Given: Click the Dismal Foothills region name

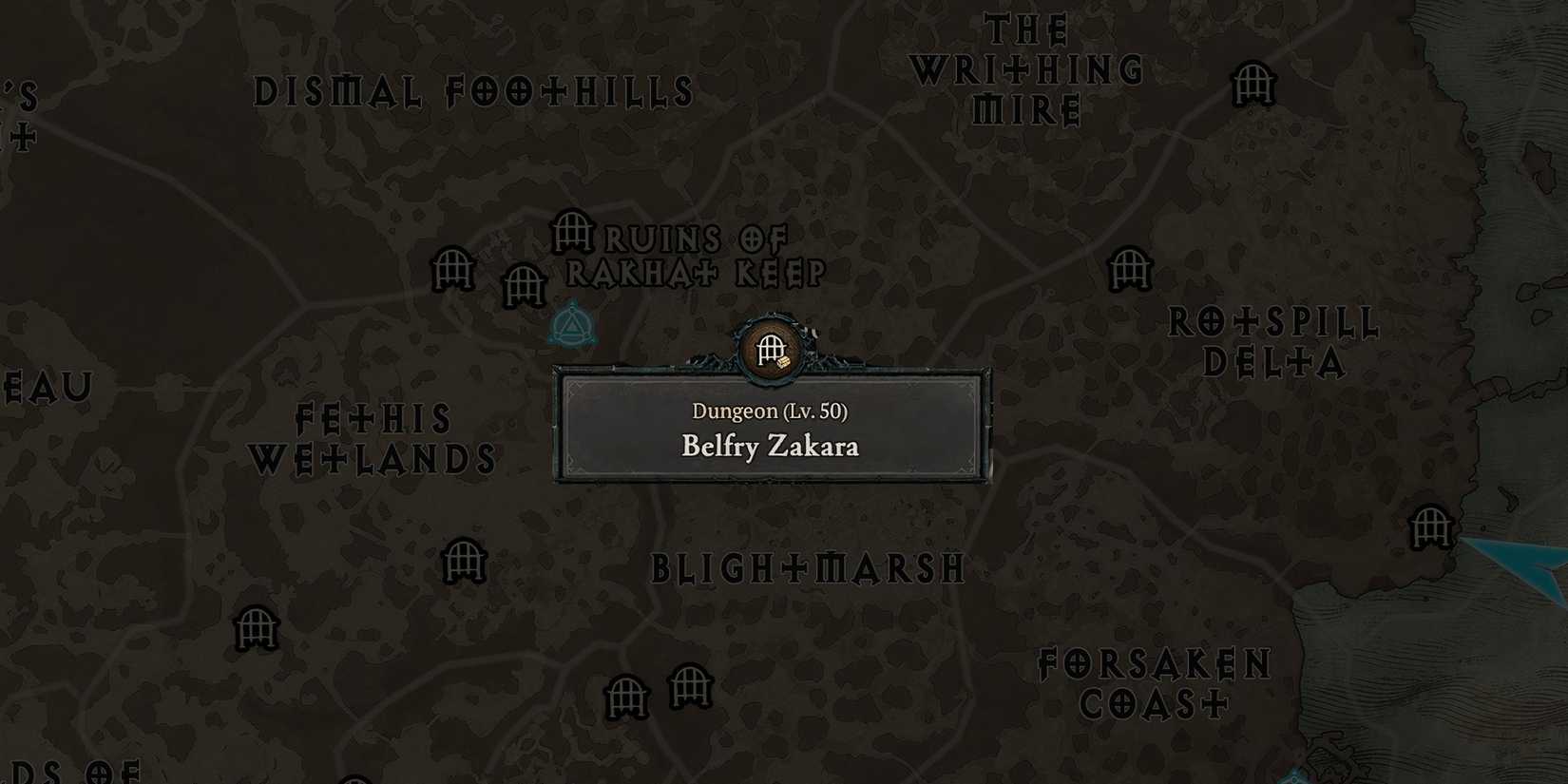Looking at the screenshot, I should tap(475, 92).
